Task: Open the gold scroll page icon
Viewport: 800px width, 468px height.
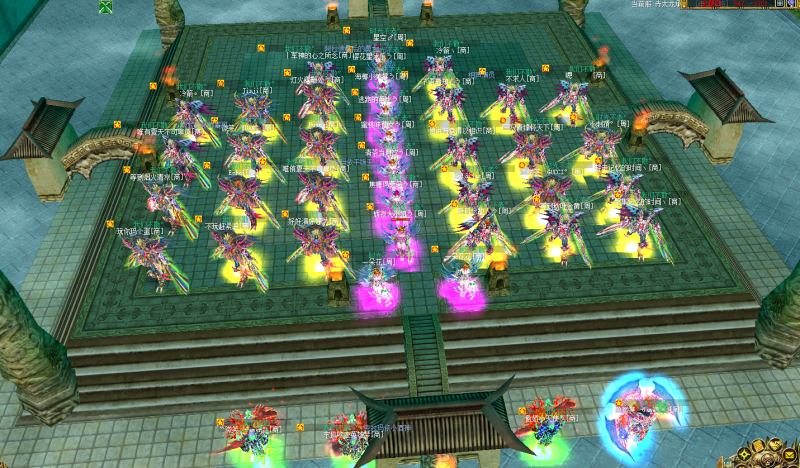Action: click(x=758, y=446)
